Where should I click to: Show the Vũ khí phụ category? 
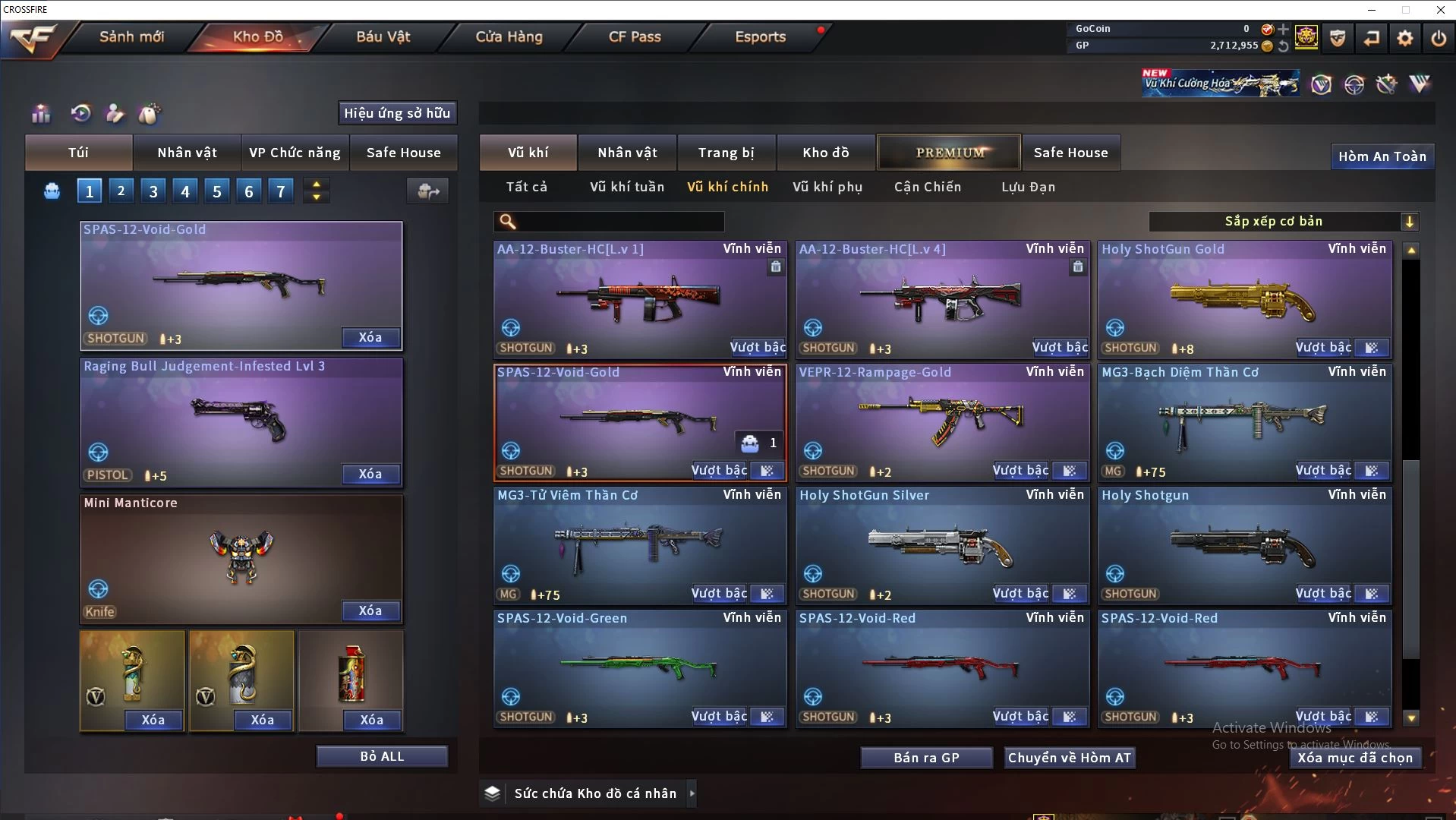(827, 187)
